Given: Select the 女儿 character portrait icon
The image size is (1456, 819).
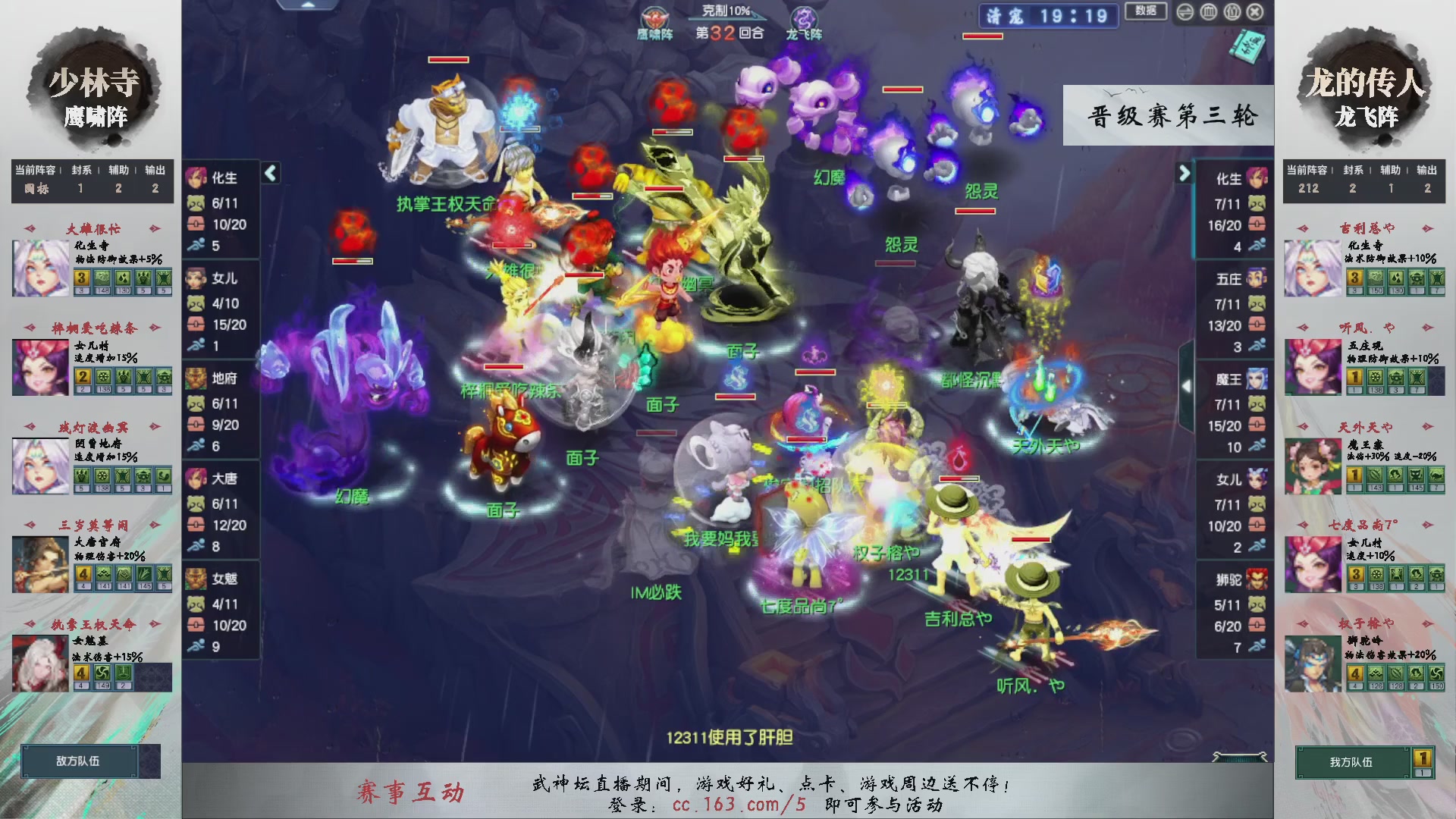Looking at the screenshot, I should (x=196, y=278).
